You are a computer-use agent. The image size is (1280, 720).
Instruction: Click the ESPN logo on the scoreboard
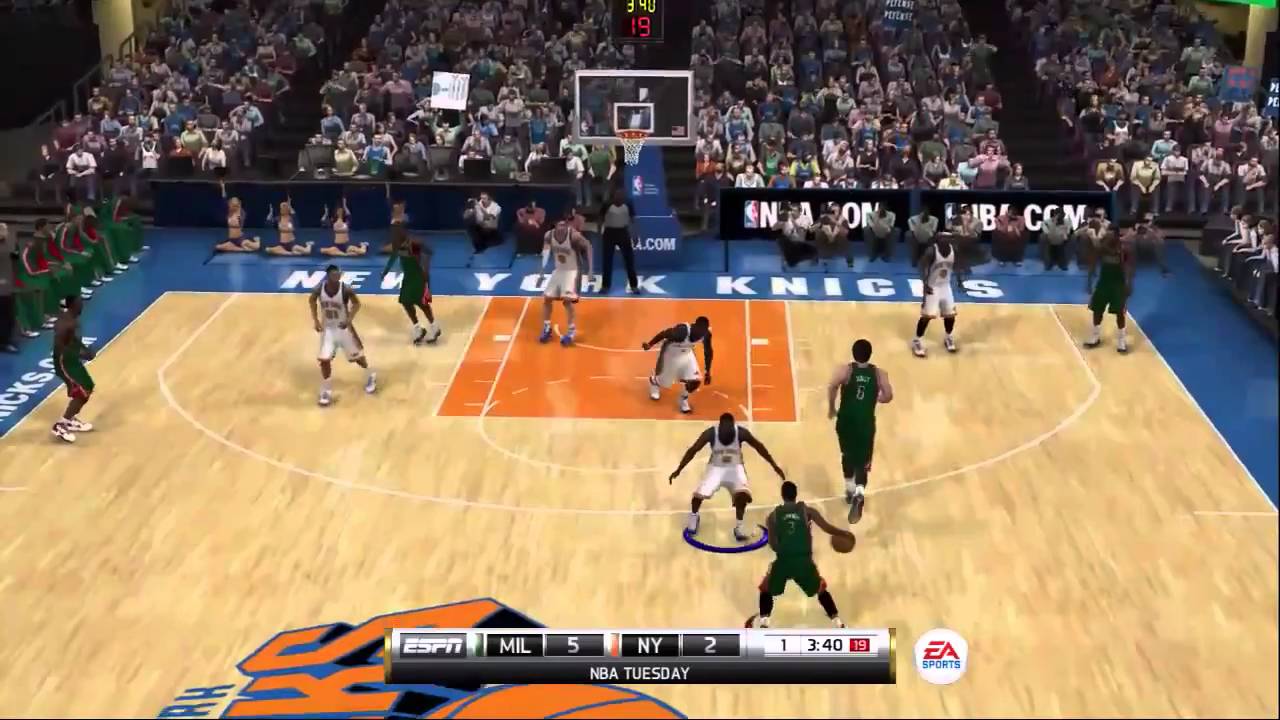pyautogui.click(x=432, y=645)
